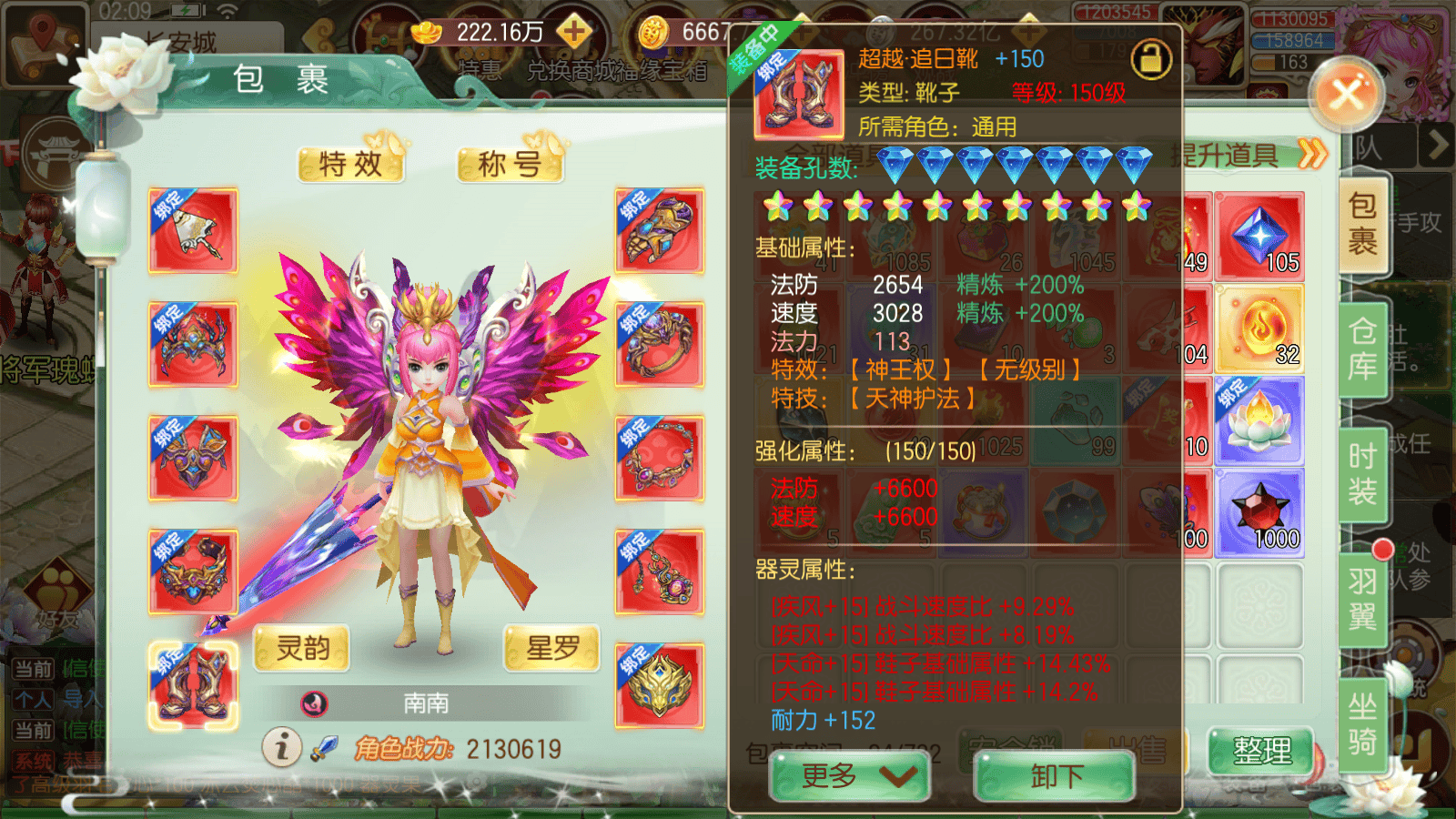Select the 超越·追日靴 boots icon in the detail popup
The image size is (1456, 819).
[799, 94]
